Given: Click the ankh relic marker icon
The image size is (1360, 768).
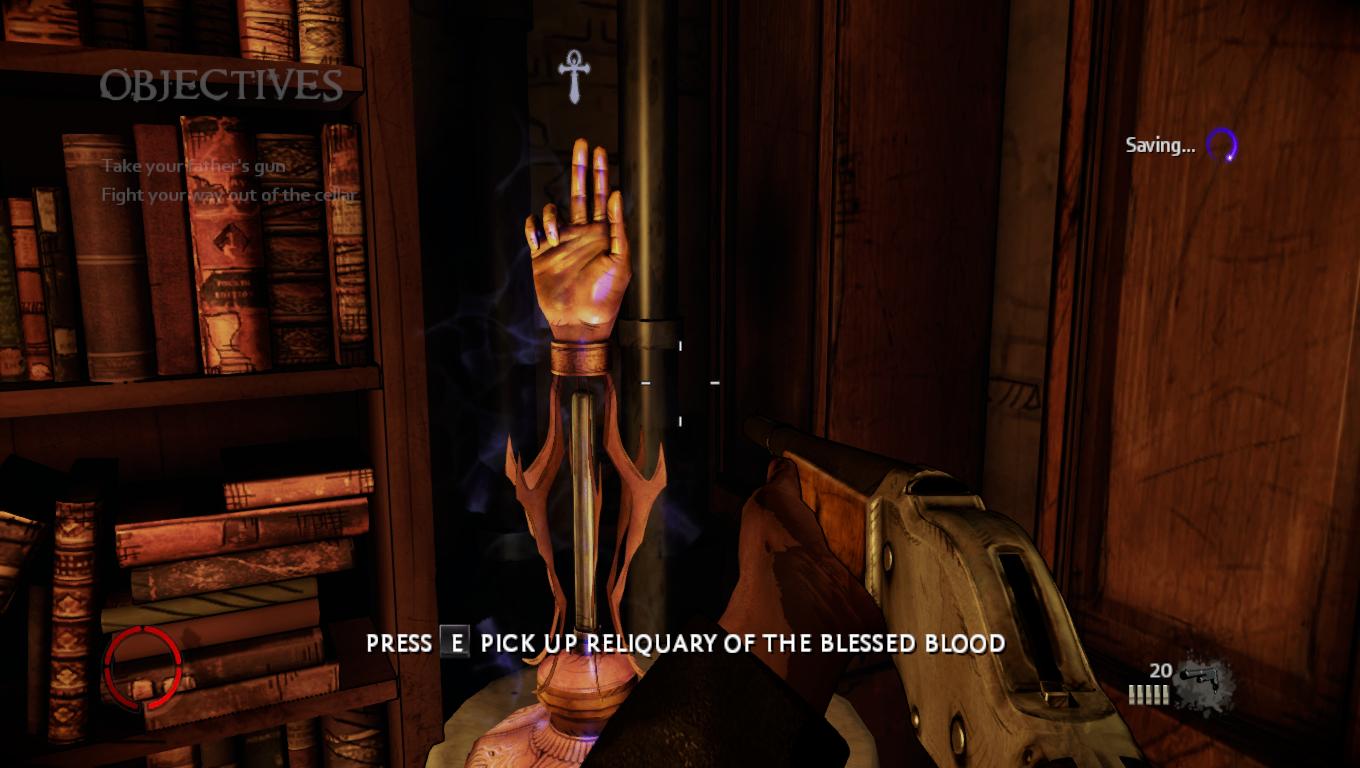Looking at the screenshot, I should [x=574, y=77].
